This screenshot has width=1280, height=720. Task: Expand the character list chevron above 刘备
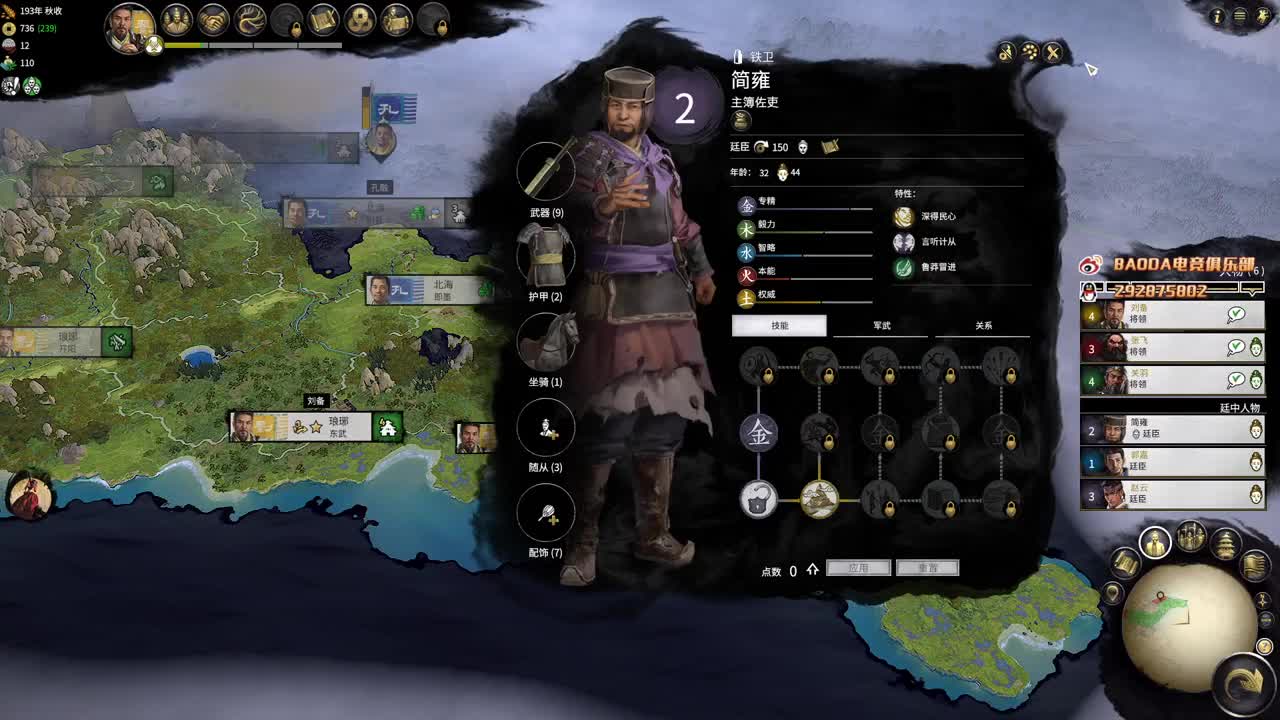1253,291
